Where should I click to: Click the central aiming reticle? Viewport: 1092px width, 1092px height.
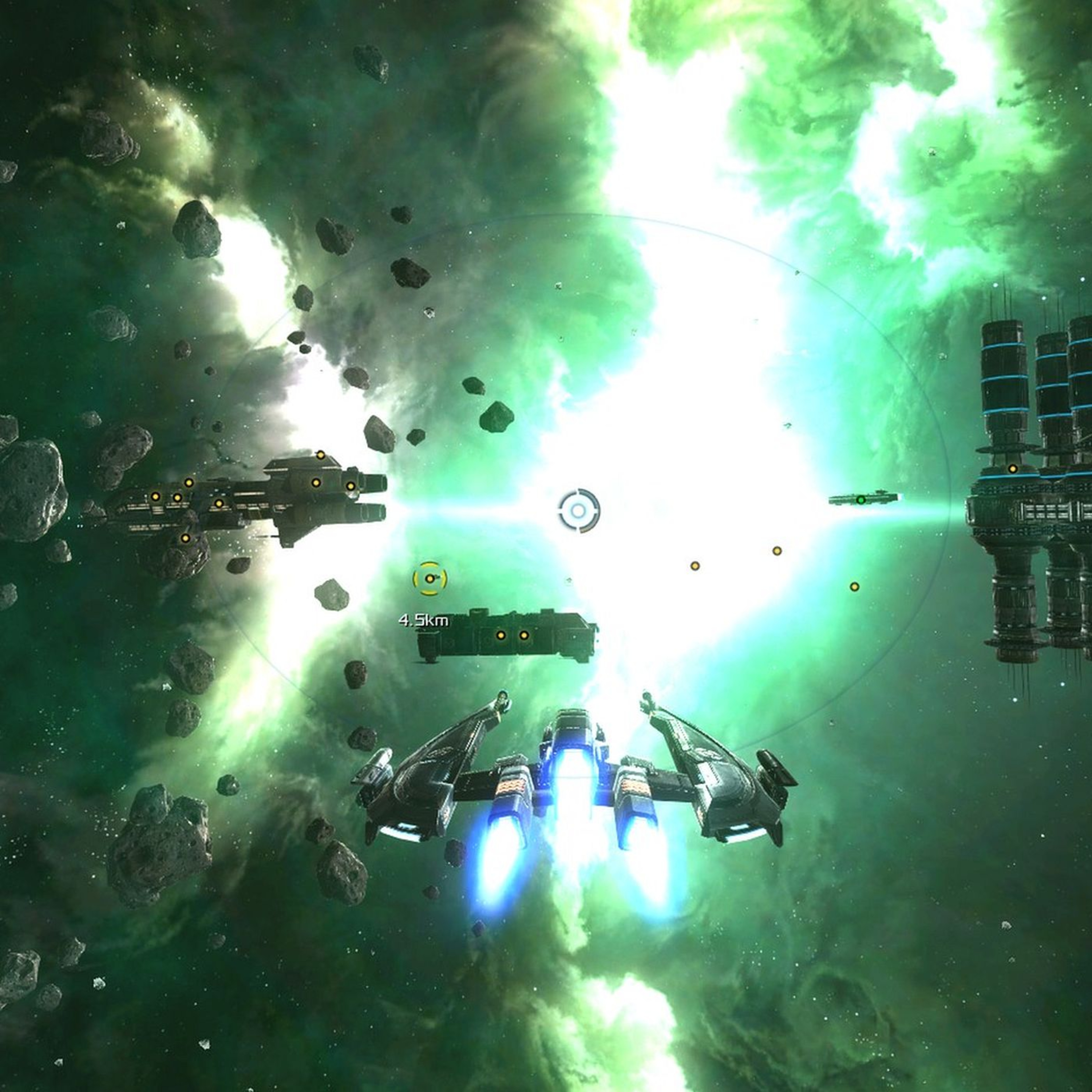(578, 511)
